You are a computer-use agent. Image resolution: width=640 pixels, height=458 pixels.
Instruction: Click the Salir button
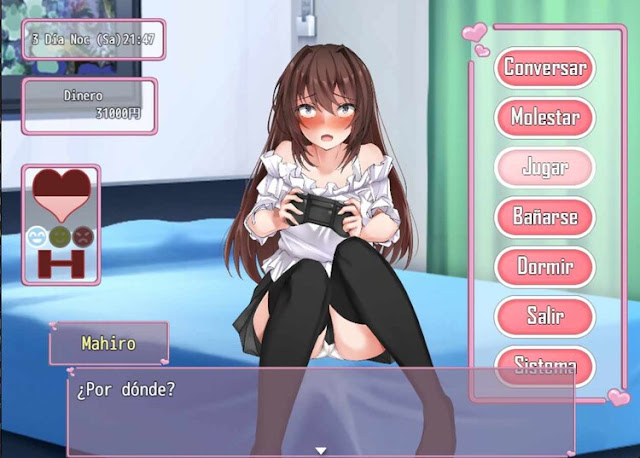click(545, 316)
